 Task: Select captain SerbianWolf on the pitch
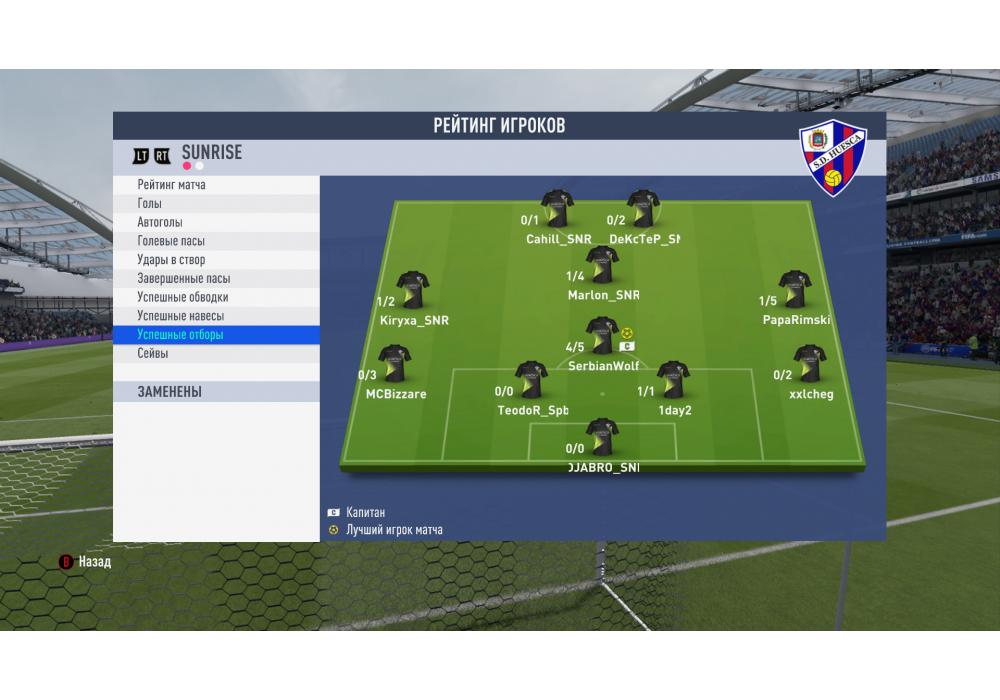point(601,337)
